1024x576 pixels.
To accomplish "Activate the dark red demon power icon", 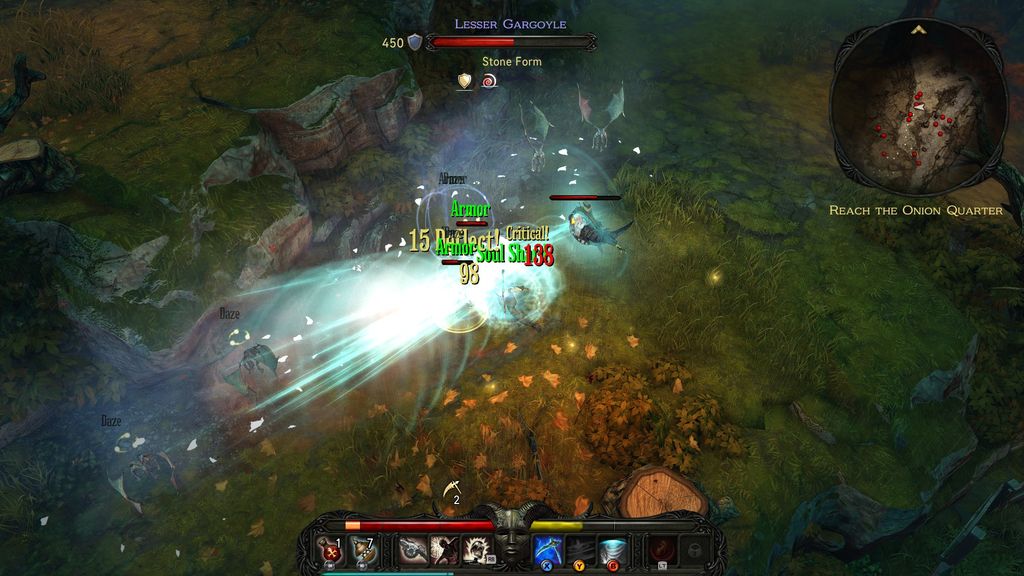I will [660, 549].
